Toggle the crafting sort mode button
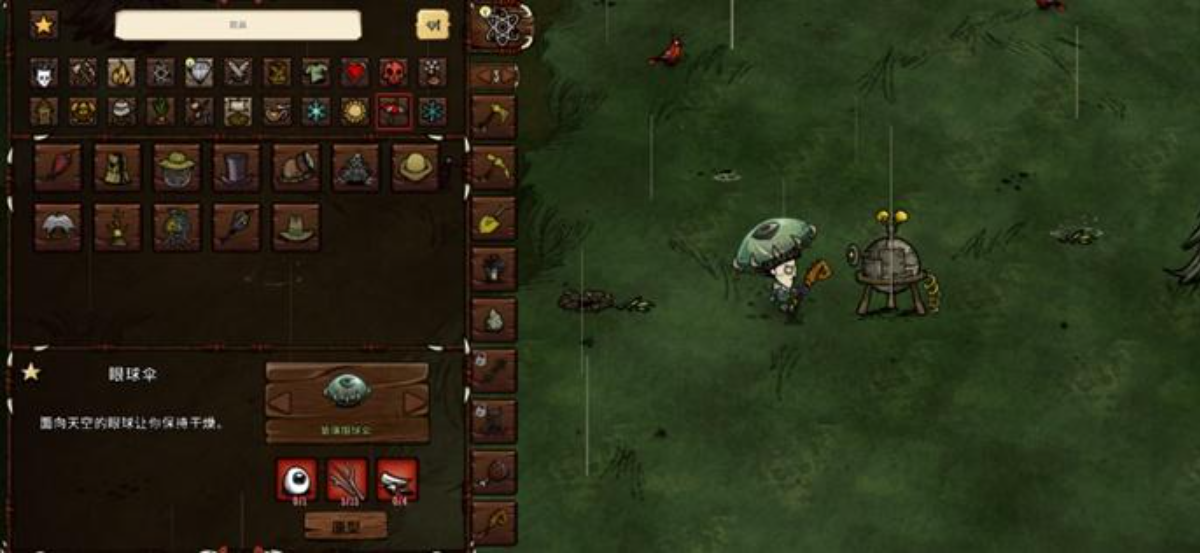The width and height of the screenshot is (1200, 553). coord(432,25)
